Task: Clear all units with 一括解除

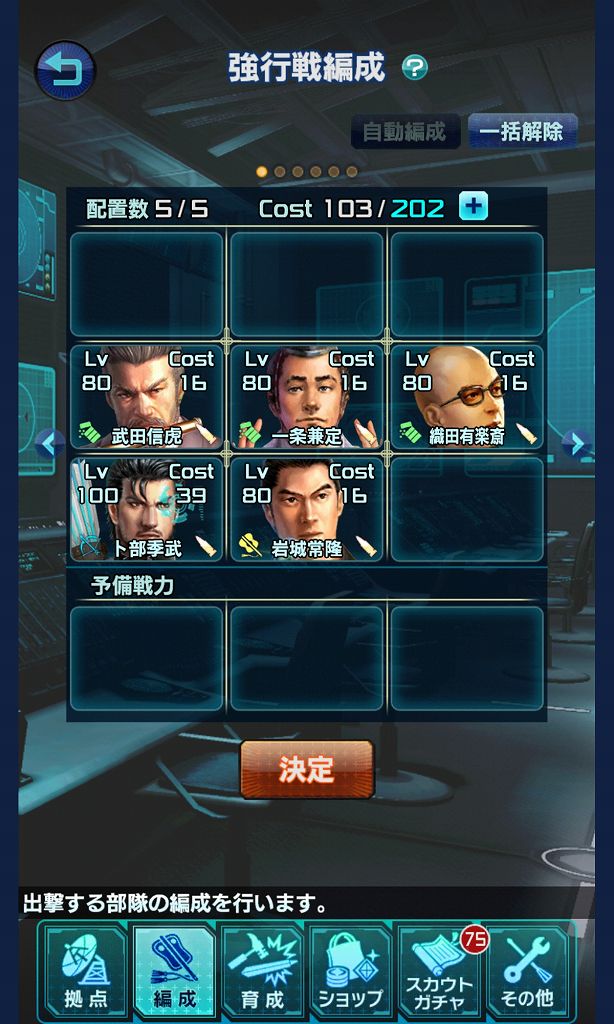Action: [521, 131]
